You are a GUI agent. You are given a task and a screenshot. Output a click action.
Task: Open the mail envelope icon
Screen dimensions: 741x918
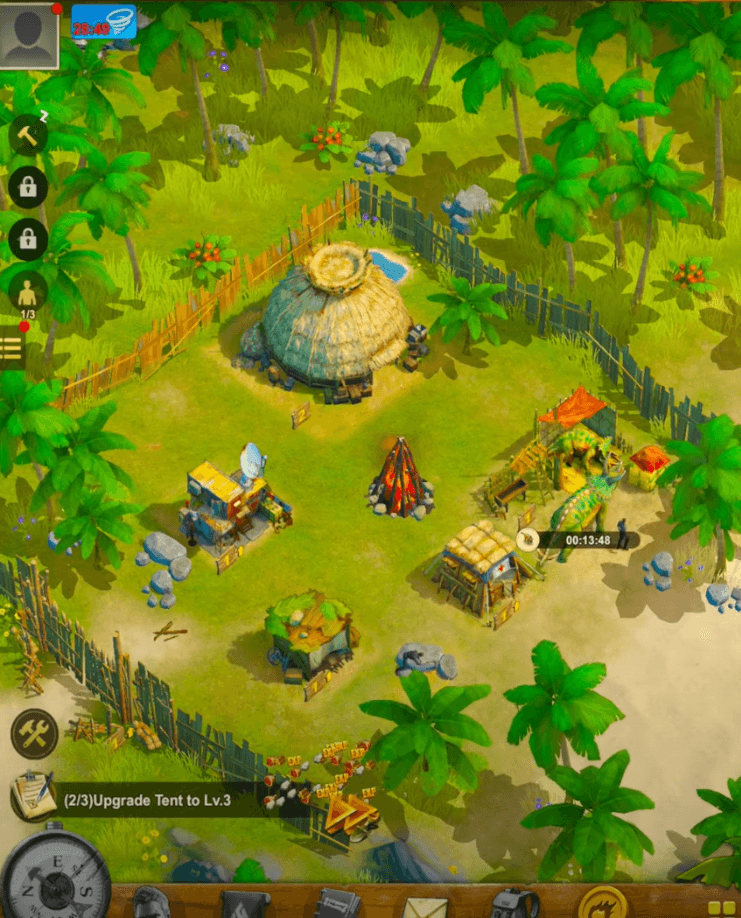click(424, 904)
